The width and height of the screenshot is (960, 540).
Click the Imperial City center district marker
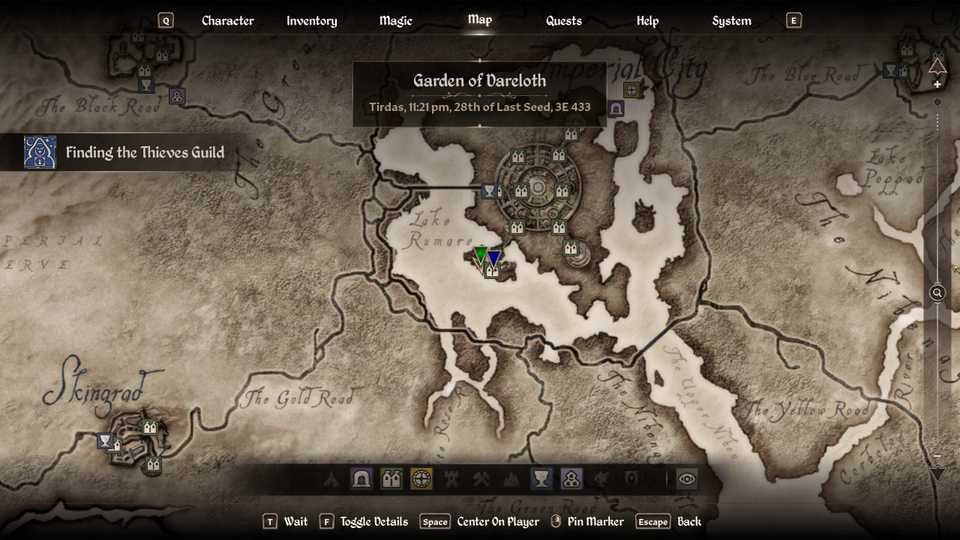click(x=538, y=187)
